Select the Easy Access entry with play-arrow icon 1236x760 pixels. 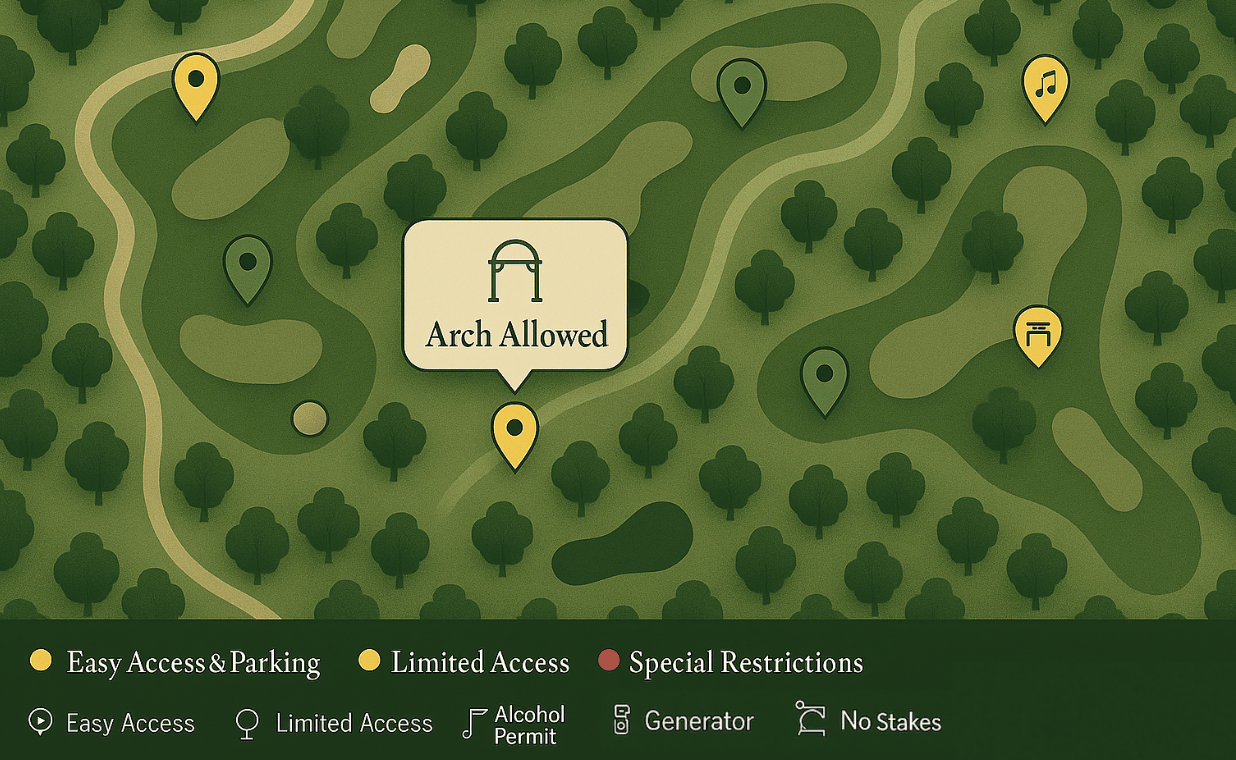tap(112, 723)
